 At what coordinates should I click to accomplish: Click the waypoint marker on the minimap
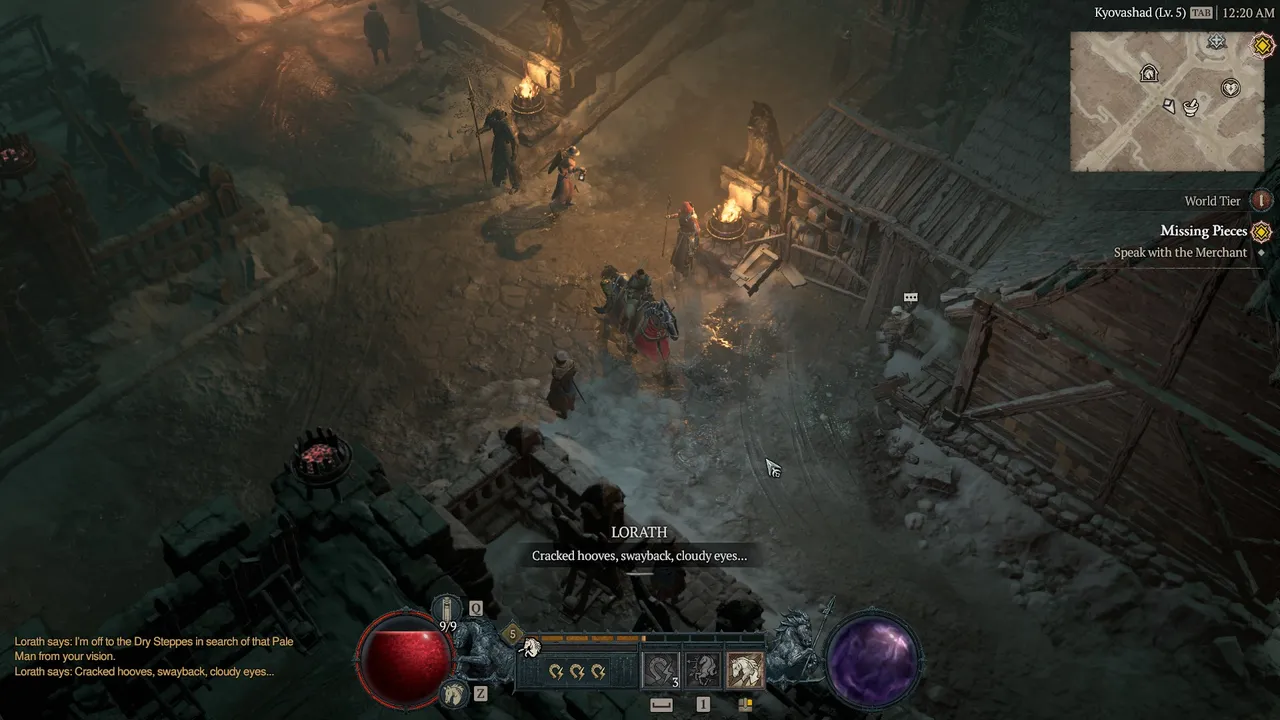(1216, 42)
